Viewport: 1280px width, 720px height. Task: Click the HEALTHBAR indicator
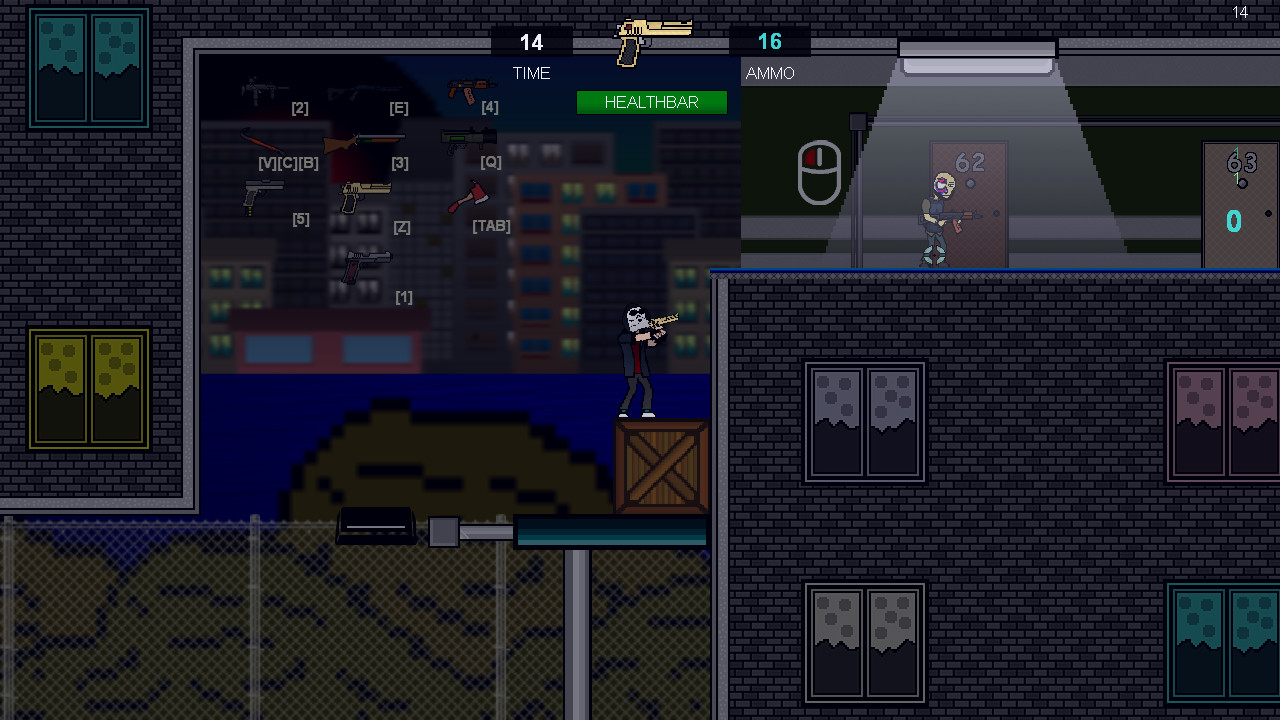click(652, 102)
